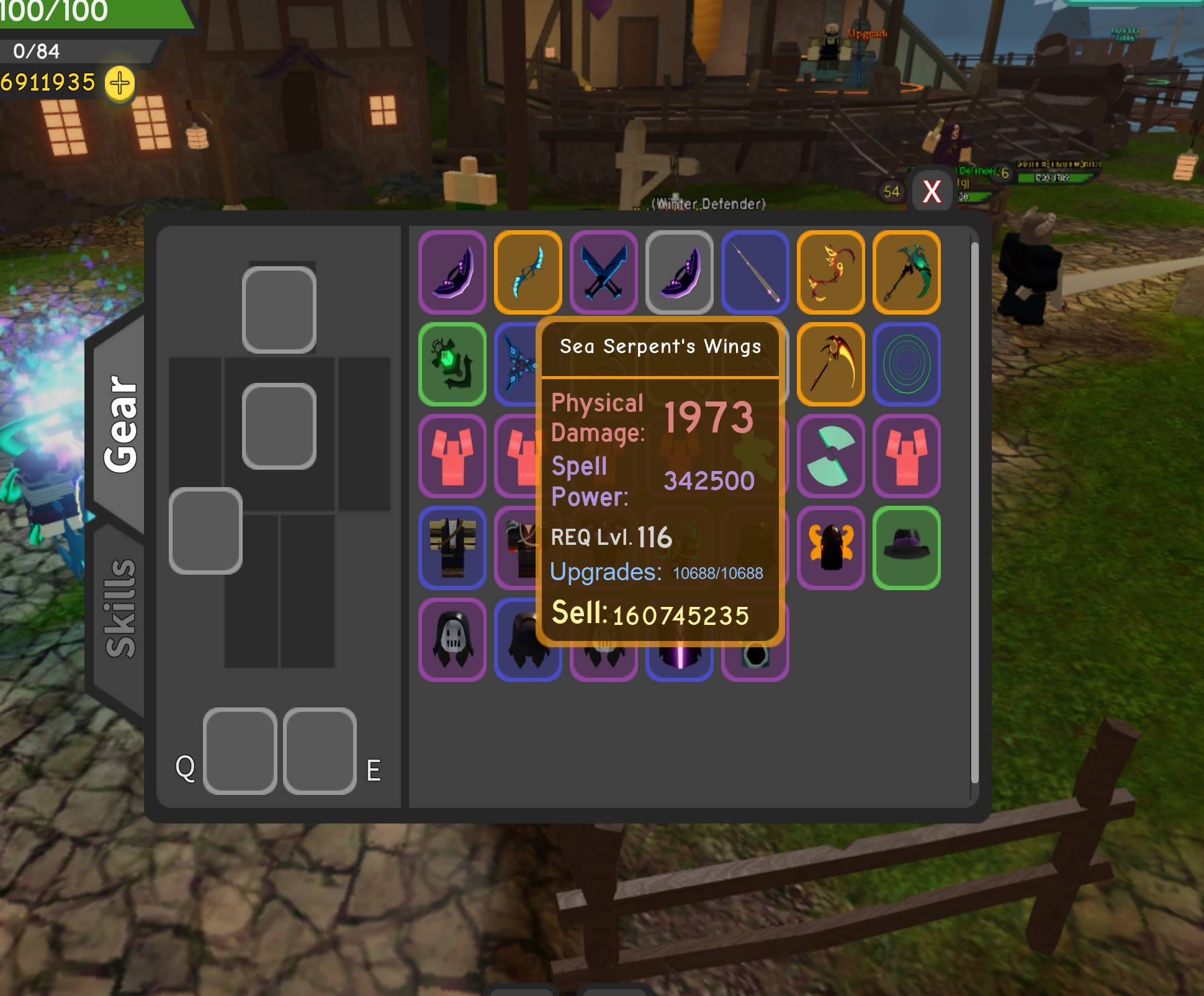Select the black fedora hat slot
This screenshot has width=1204, height=996.
tap(906, 548)
